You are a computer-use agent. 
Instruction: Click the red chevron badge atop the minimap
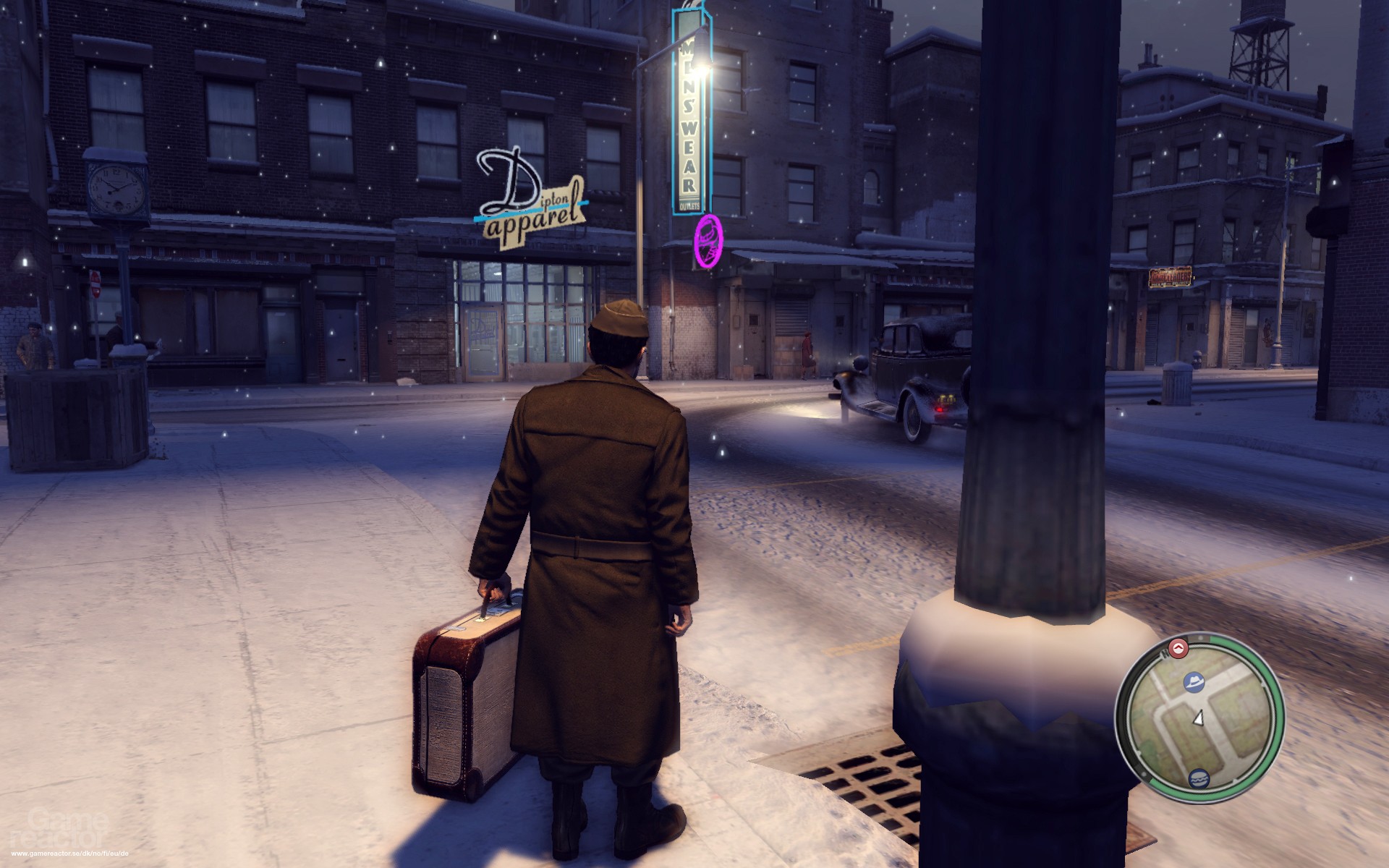click(x=1177, y=648)
